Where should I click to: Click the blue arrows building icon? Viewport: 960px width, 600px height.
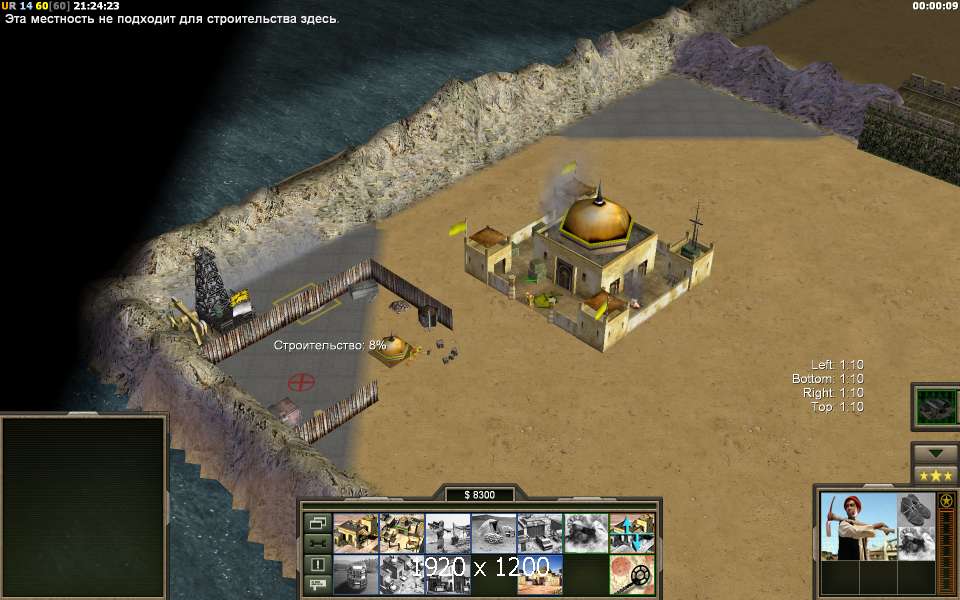click(x=632, y=533)
